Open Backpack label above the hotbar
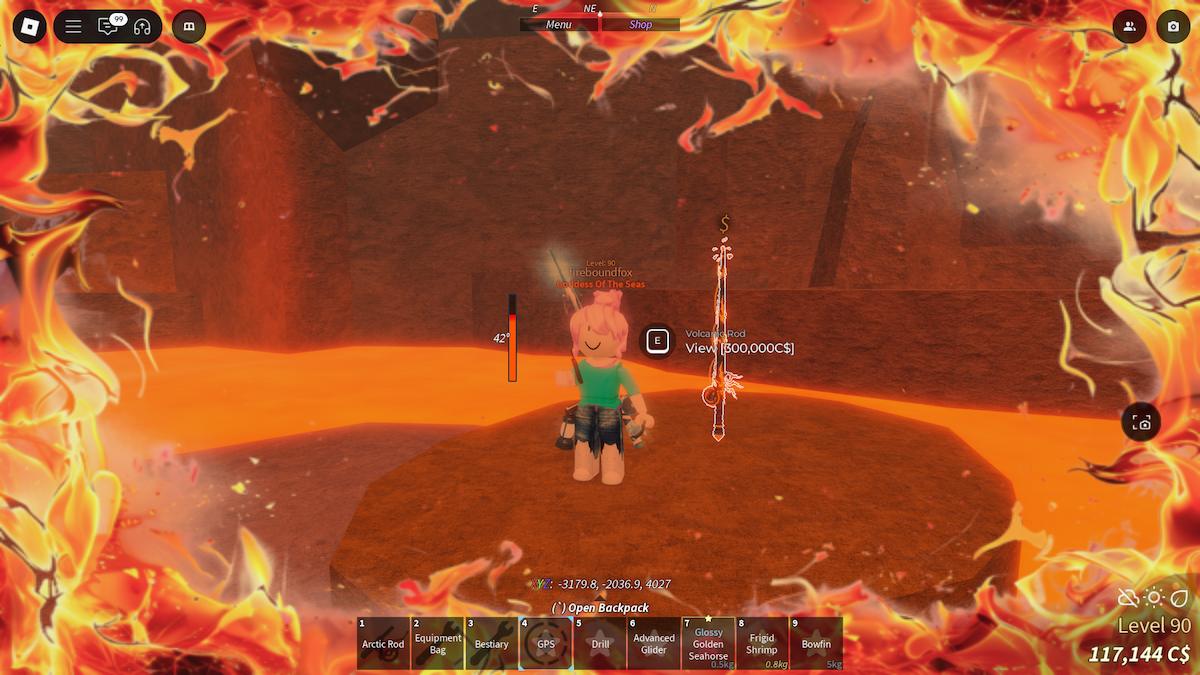This screenshot has height=675, width=1200. pyautogui.click(x=600, y=607)
